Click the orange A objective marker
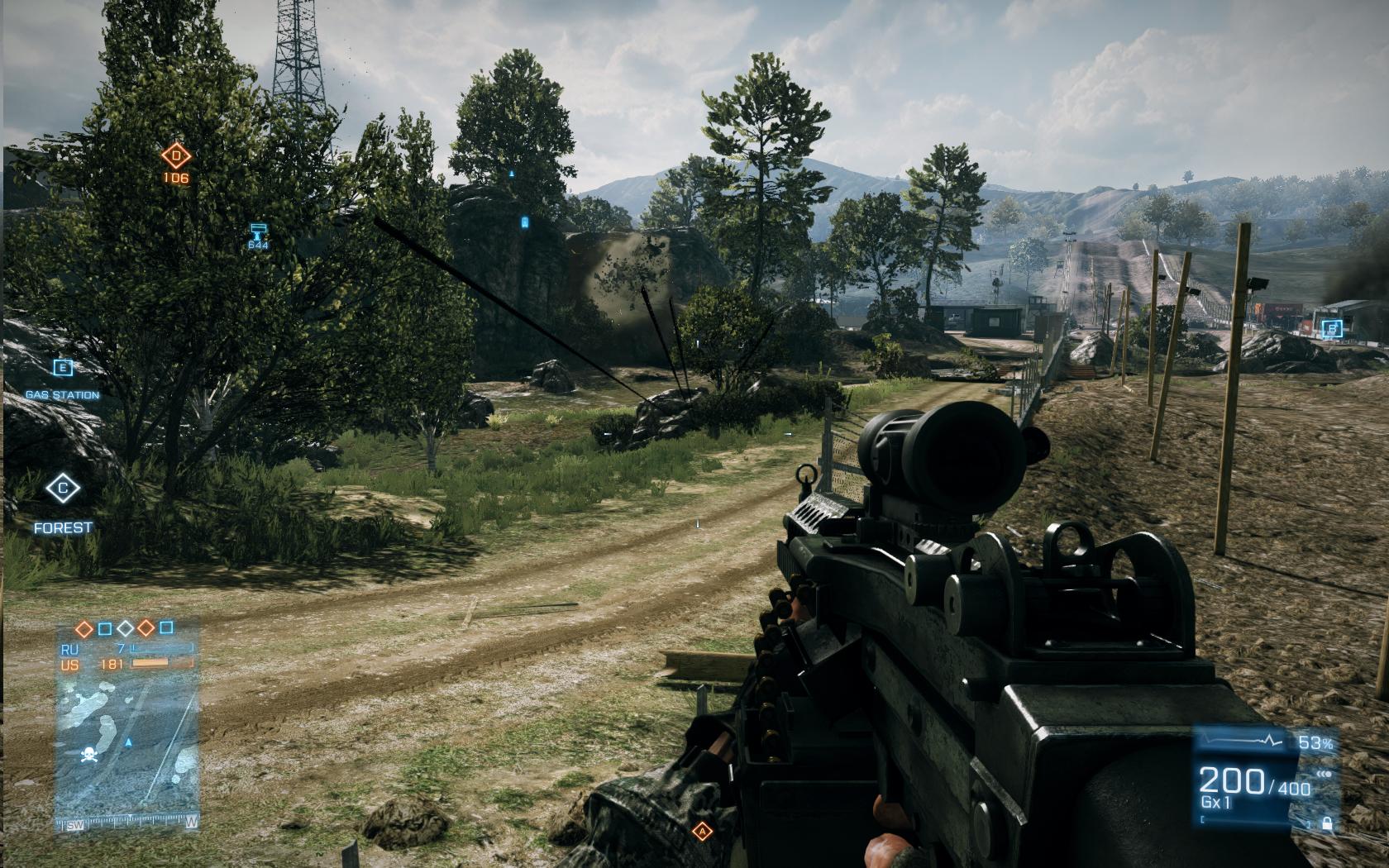 (x=703, y=832)
